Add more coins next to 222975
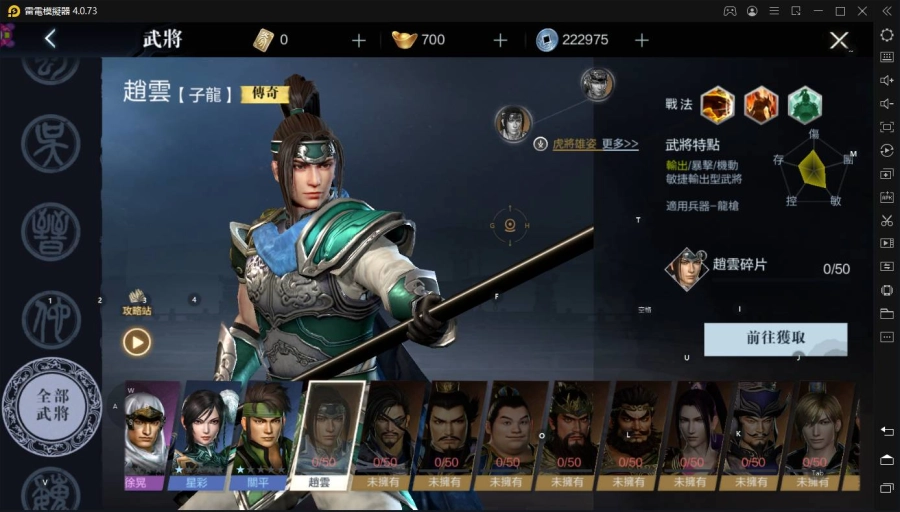Viewport: 900px width, 512px height. pos(642,40)
